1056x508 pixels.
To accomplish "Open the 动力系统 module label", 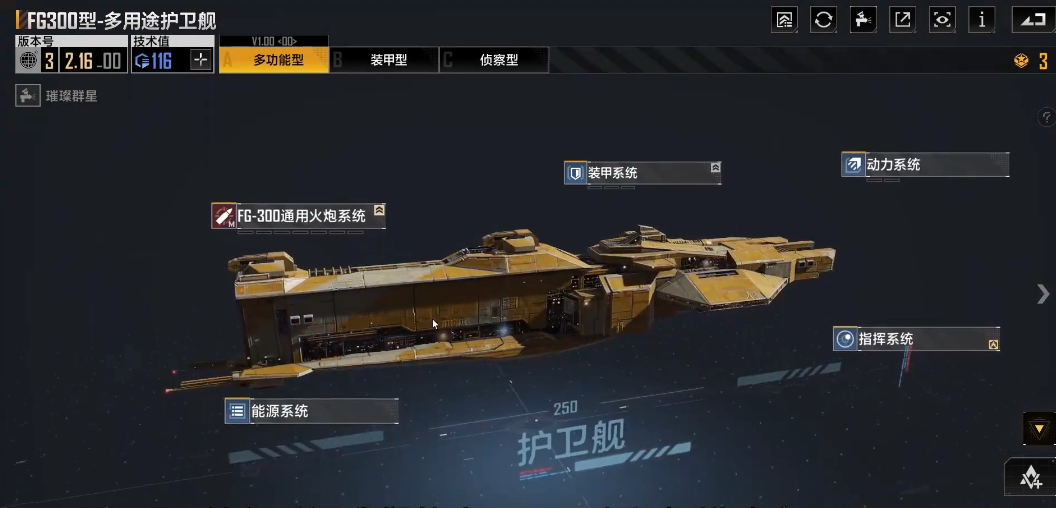I will (925, 165).
